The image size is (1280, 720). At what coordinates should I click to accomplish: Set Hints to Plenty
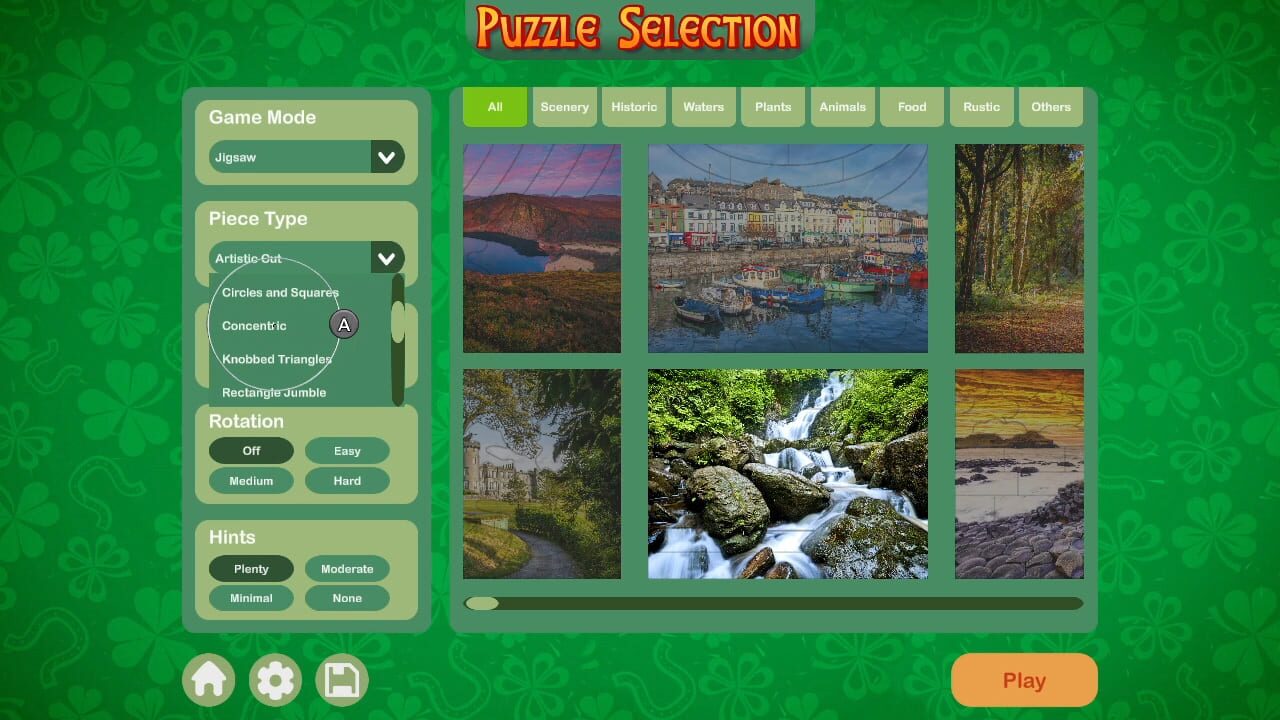coord(251,568)
